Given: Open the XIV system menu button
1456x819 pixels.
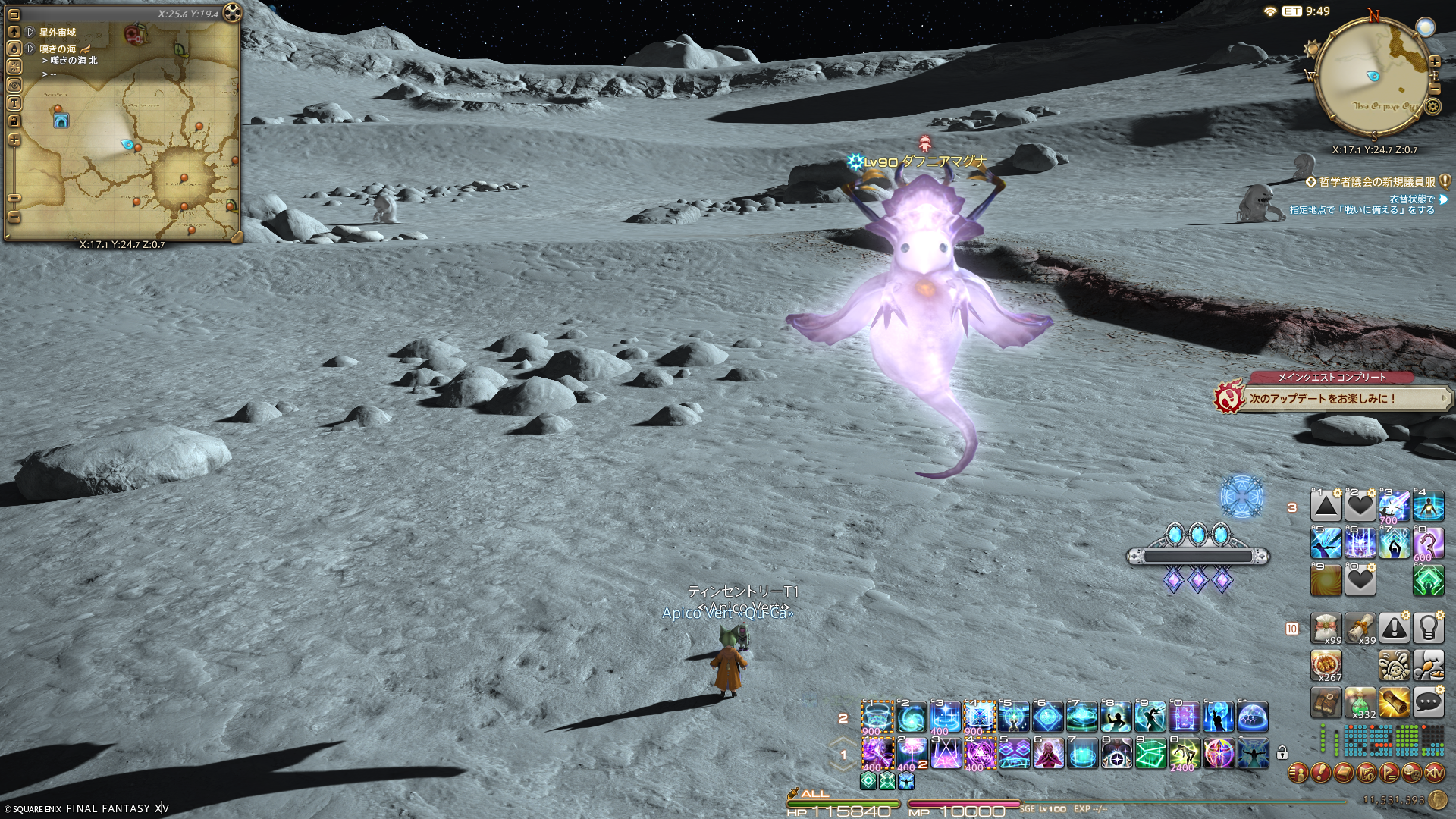Looking at the screenshot, I should [x=1435, y=773].
